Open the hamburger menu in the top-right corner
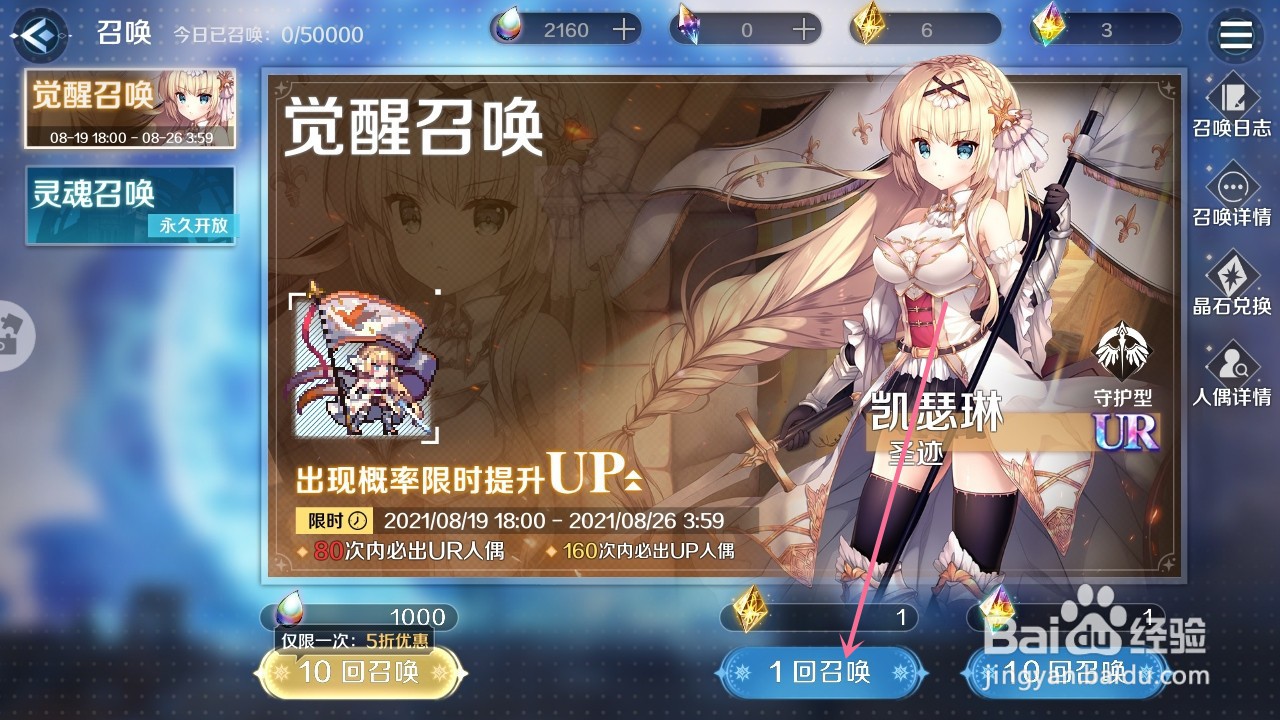Image resolution: width=1280 pixels, height=720 pixels. [1236, 33]
